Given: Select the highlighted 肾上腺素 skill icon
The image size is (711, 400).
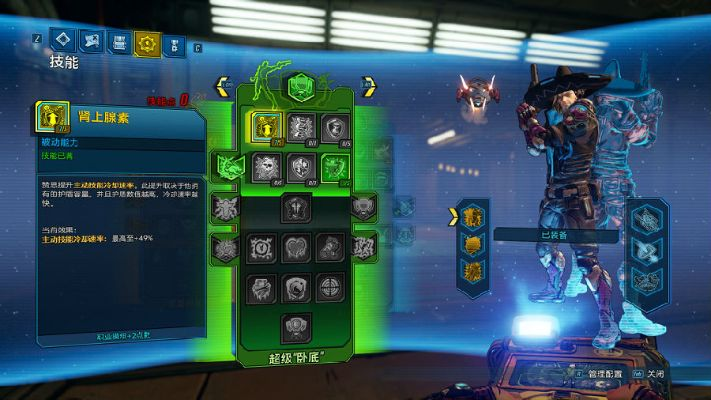Looking at the screenshot, I should 267,126.
